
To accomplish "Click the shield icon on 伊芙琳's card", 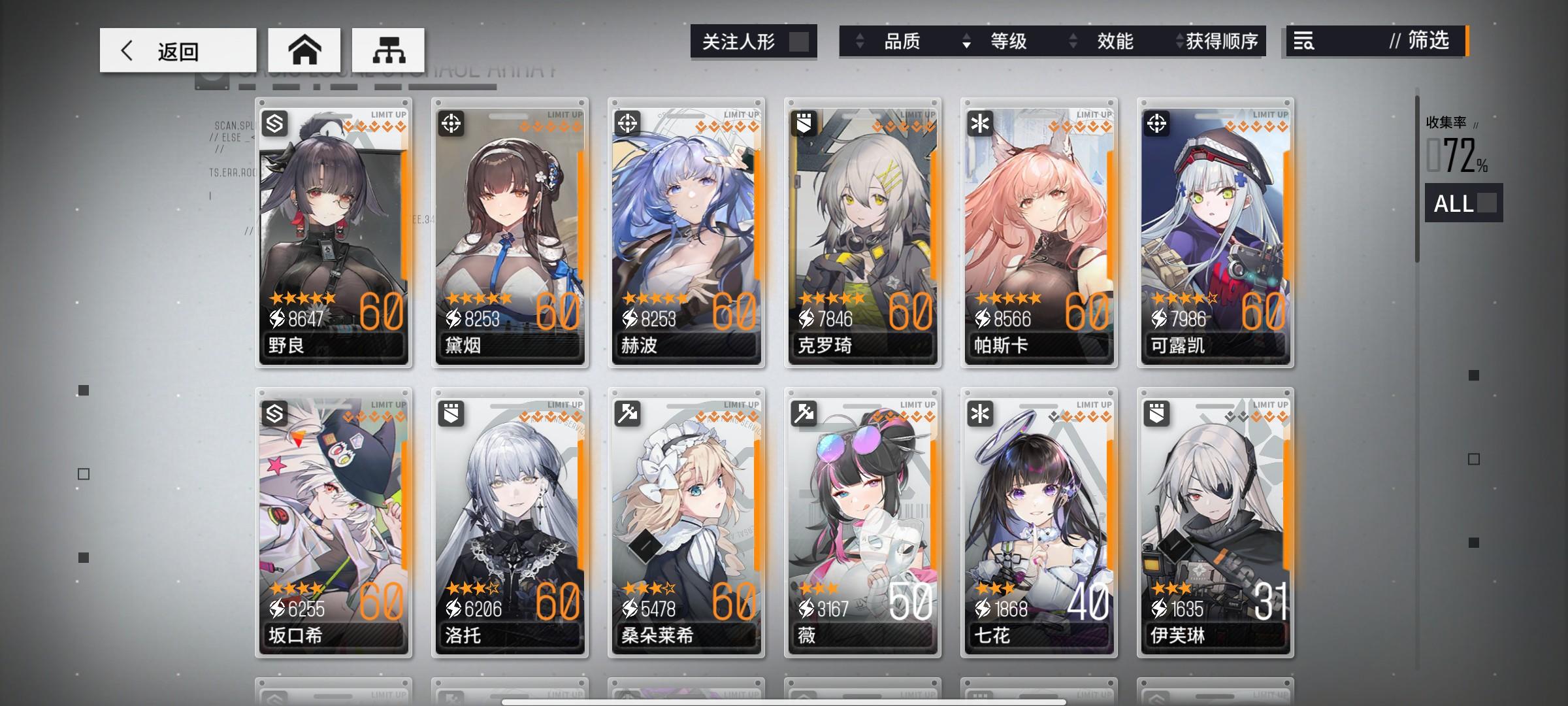I will pyautogui.click(x=1158, y=414).
